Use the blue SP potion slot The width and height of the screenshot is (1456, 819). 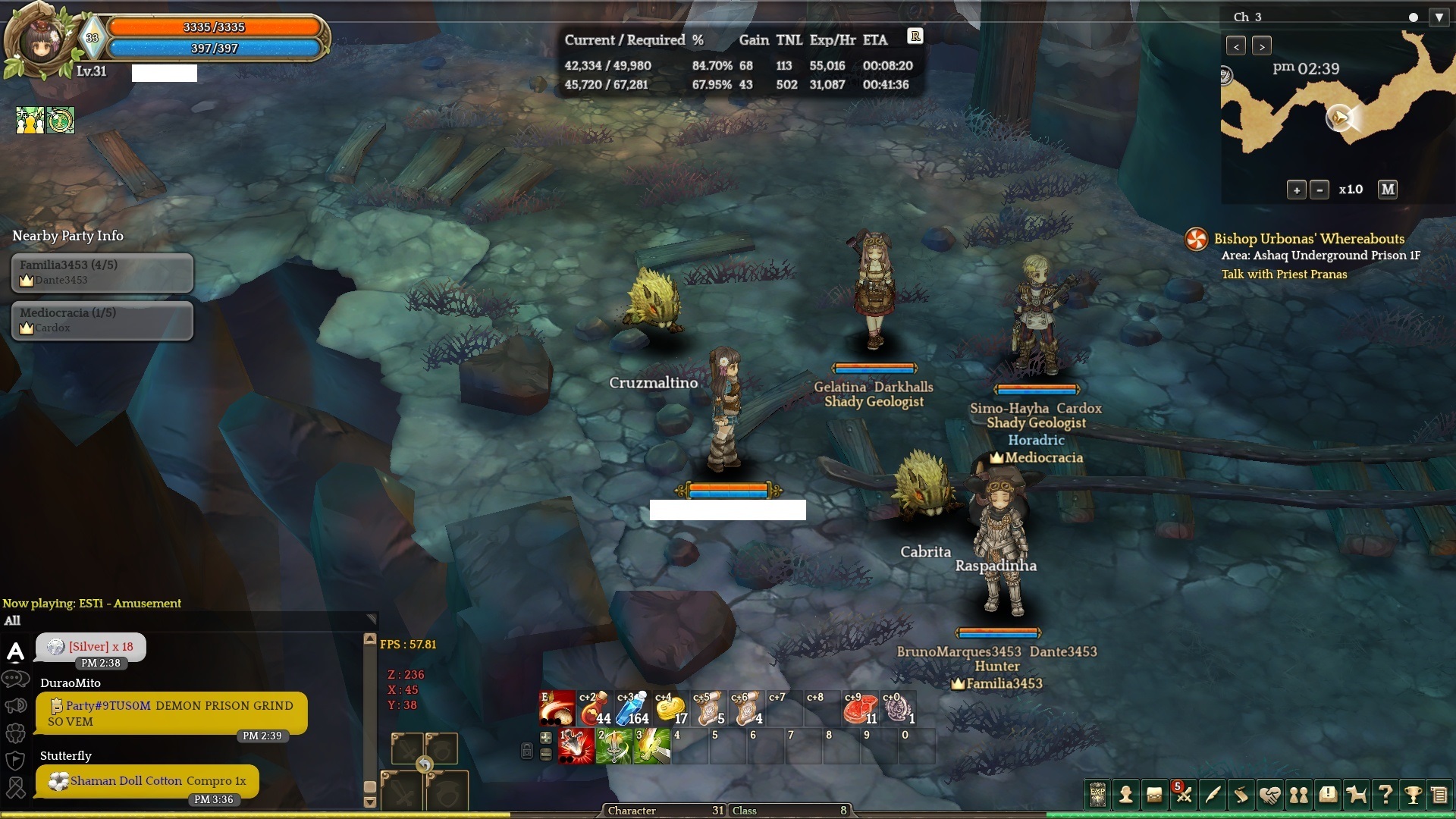[632, 708]
